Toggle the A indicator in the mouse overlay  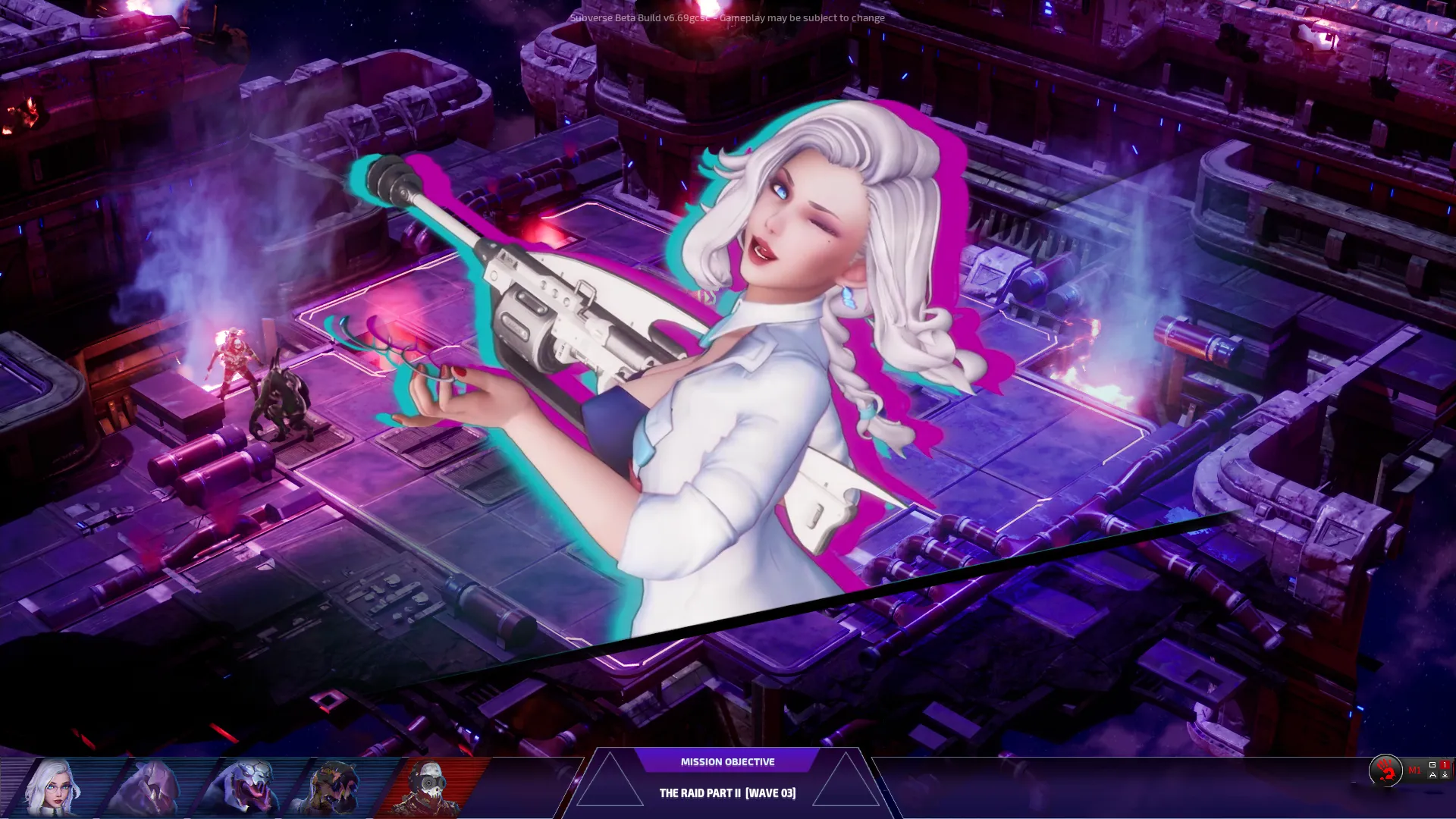(x=1432, y=776)
